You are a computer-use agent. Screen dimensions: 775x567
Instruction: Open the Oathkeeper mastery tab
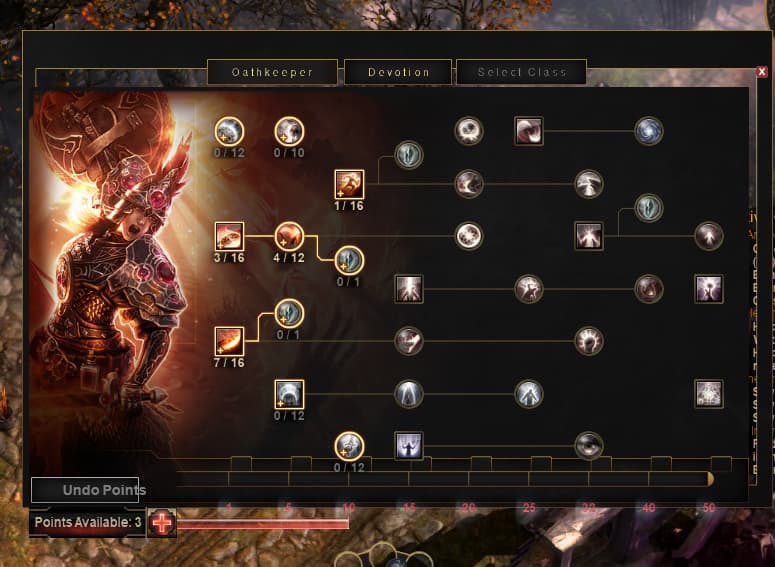coord(272,72)
